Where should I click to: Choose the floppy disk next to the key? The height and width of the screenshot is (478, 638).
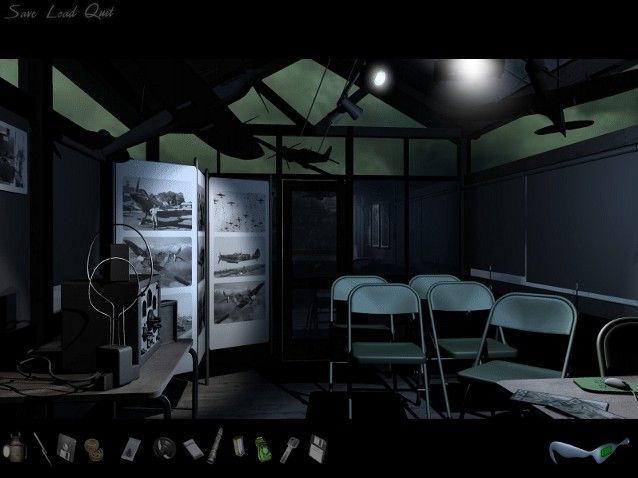[x=317, y=446]
